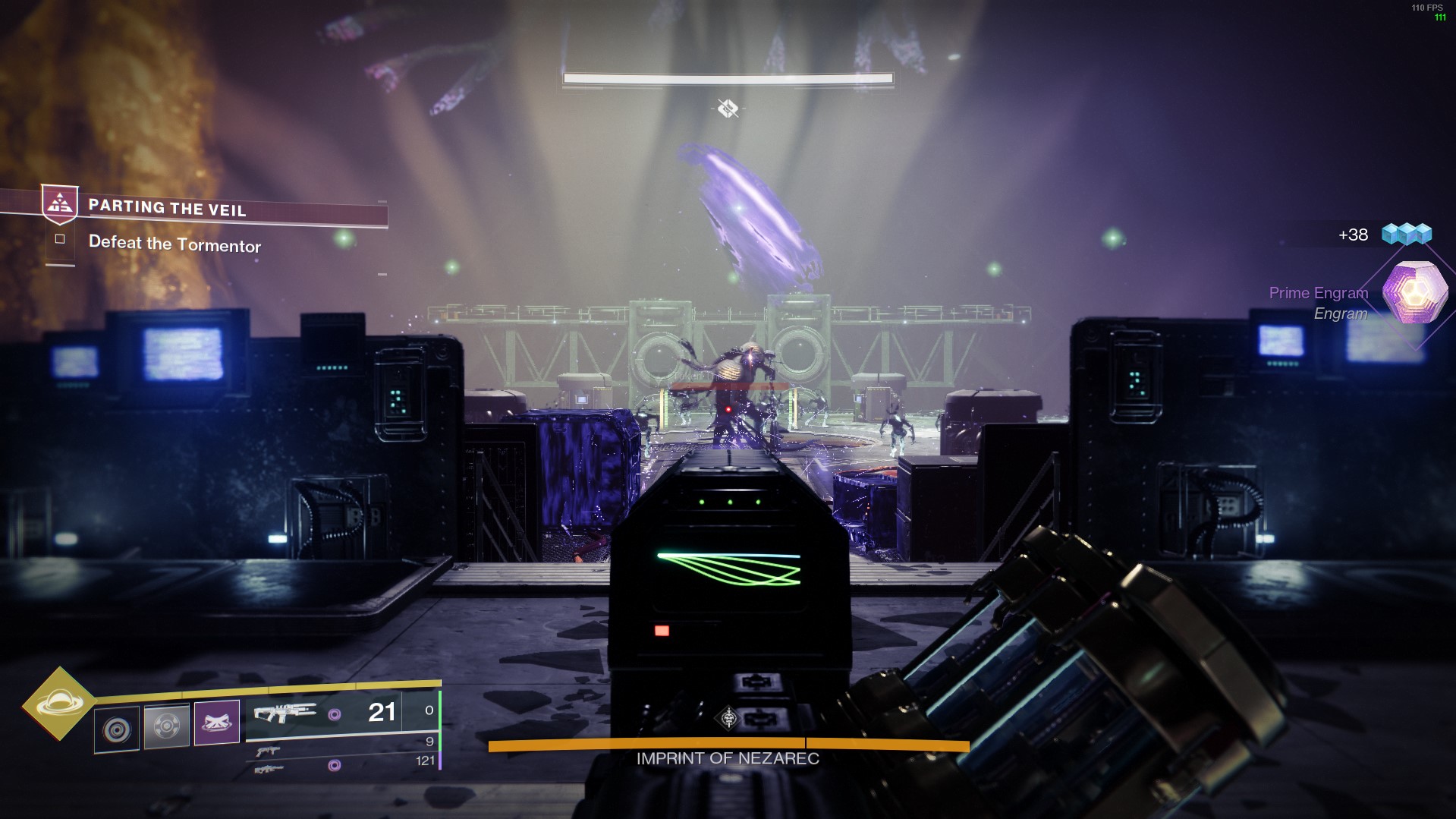Activate the golden diamond Super ability

point(59,704)
